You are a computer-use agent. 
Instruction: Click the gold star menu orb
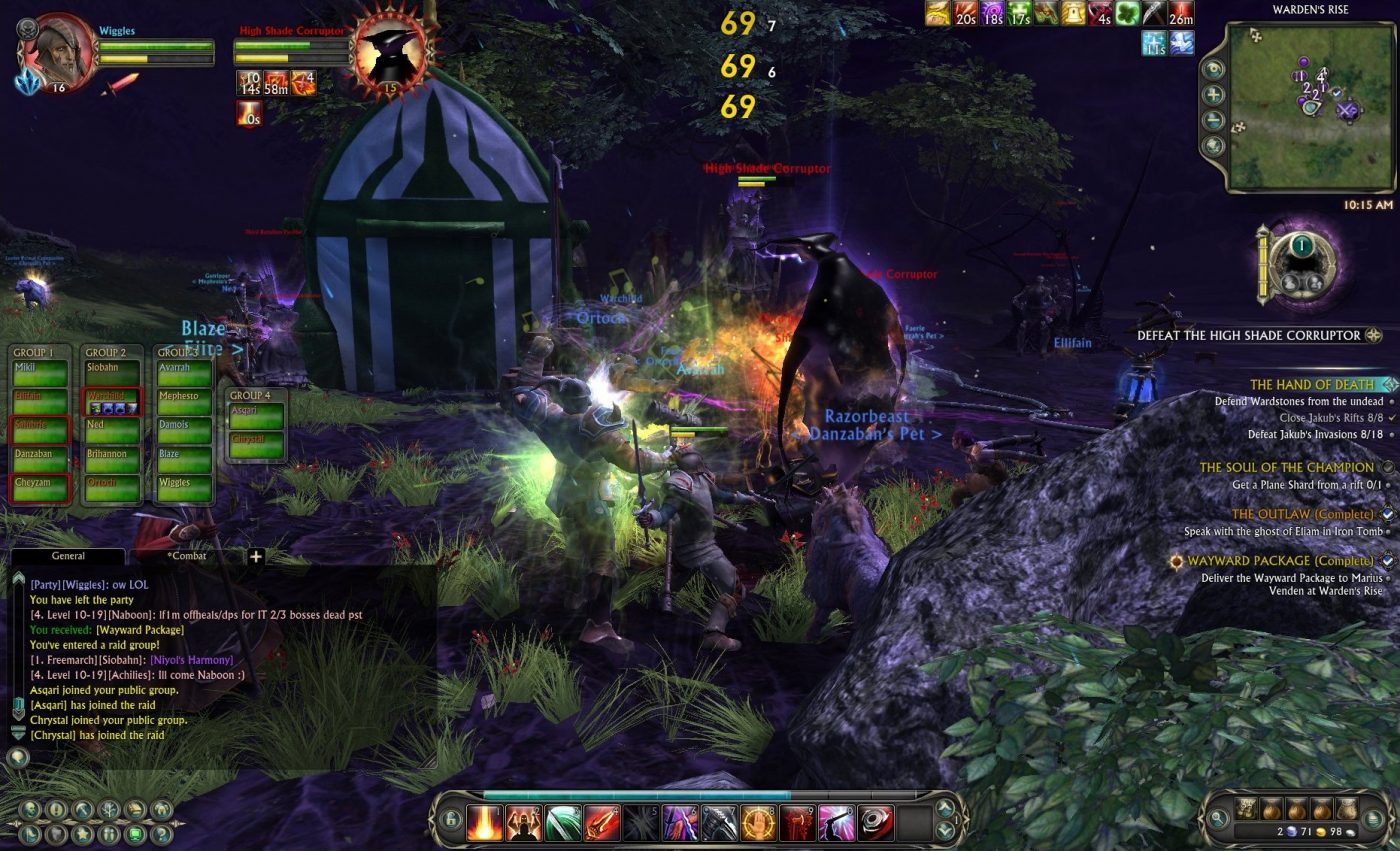pyautogui.click(x=83, y=834)
